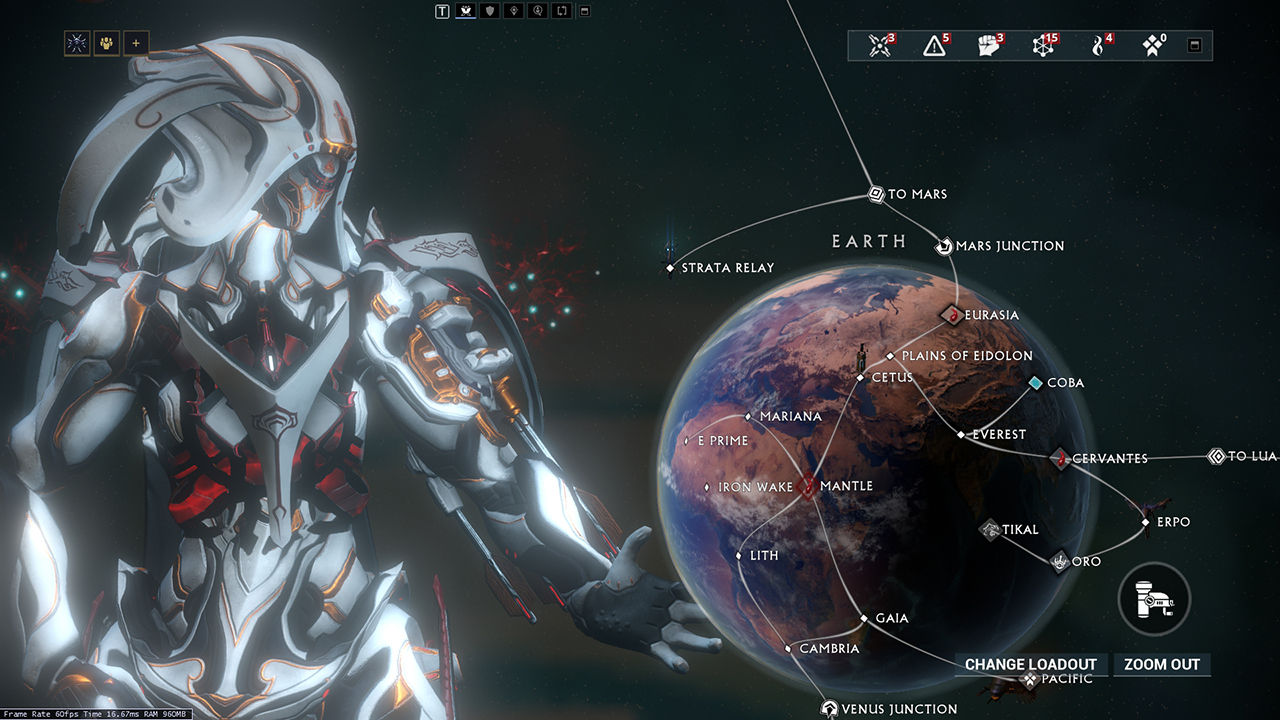1280x720 pixels.
Task: Toggle the loop brackets filter icon
Action: pyautogui.click(x=560, y=11)
